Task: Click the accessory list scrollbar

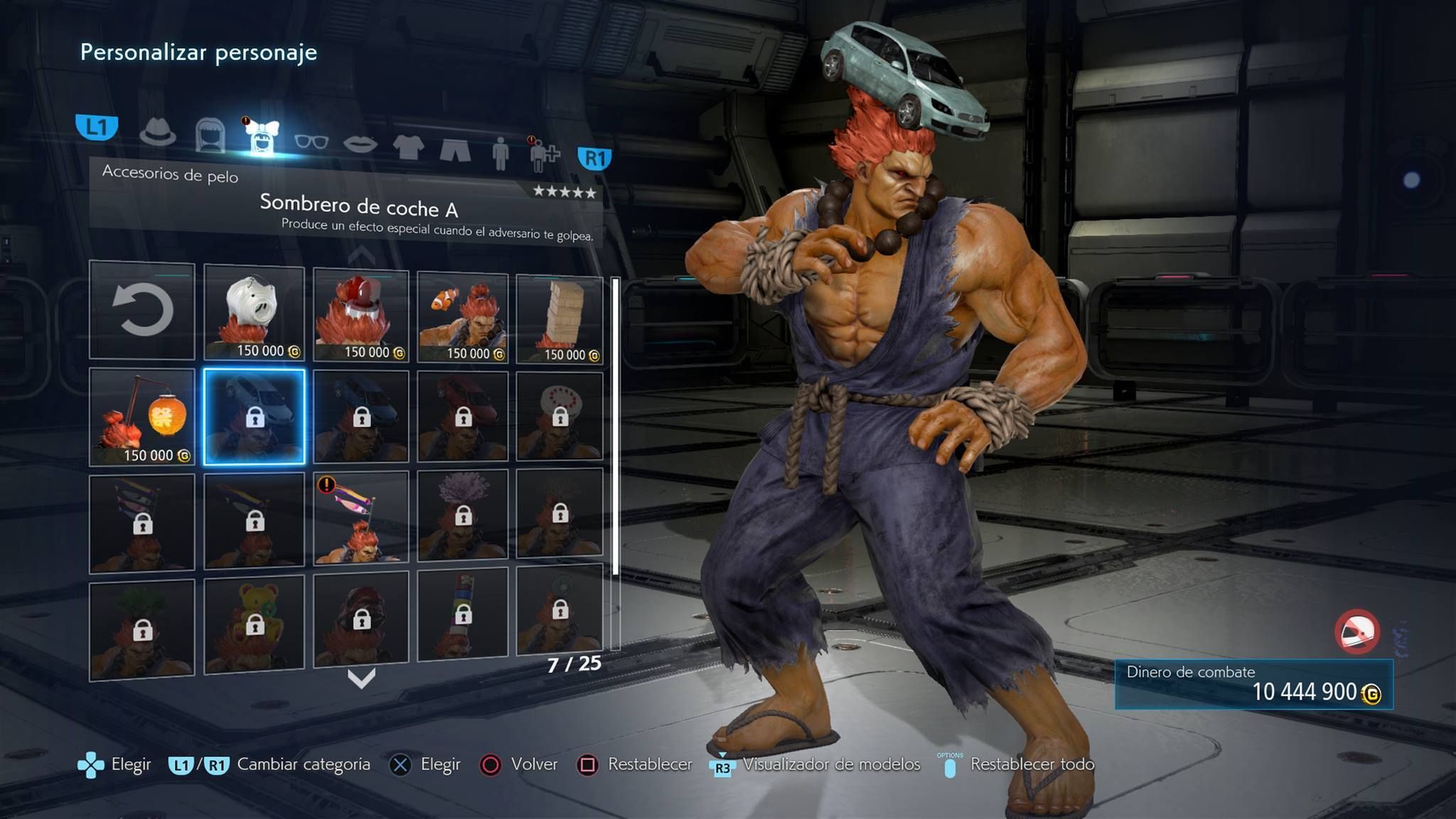Action: [615, 462]
